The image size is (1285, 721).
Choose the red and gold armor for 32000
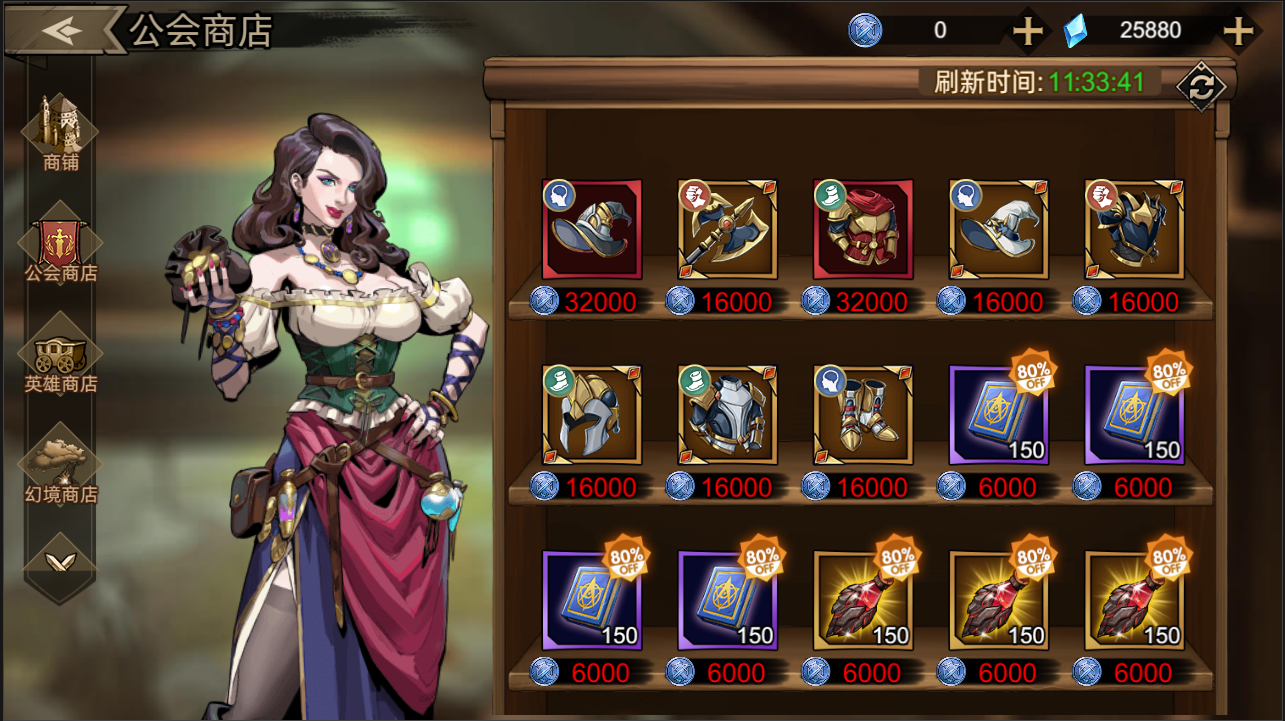pos(863,230)
